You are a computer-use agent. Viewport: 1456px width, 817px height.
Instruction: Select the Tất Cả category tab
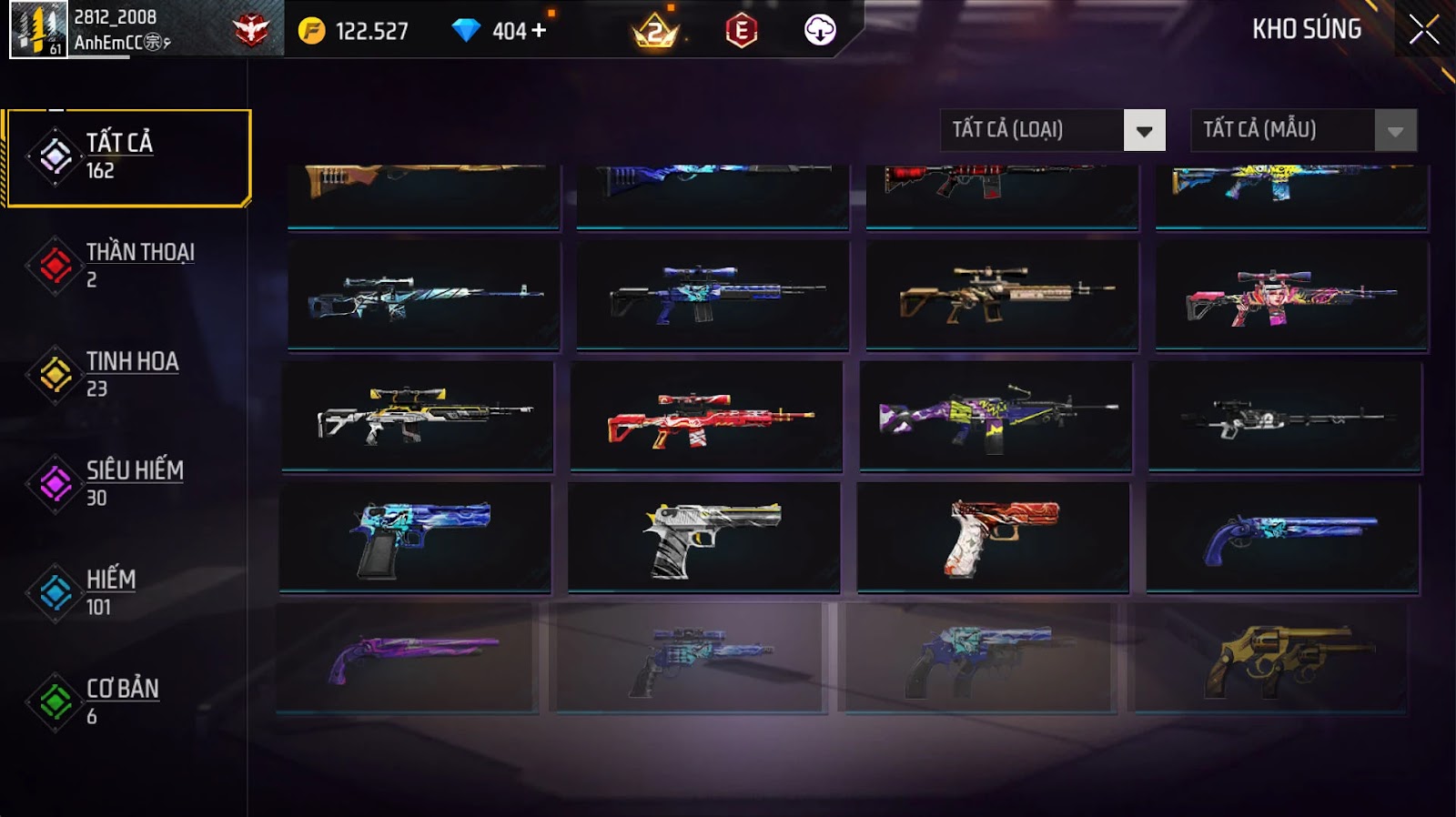point(127,157)
